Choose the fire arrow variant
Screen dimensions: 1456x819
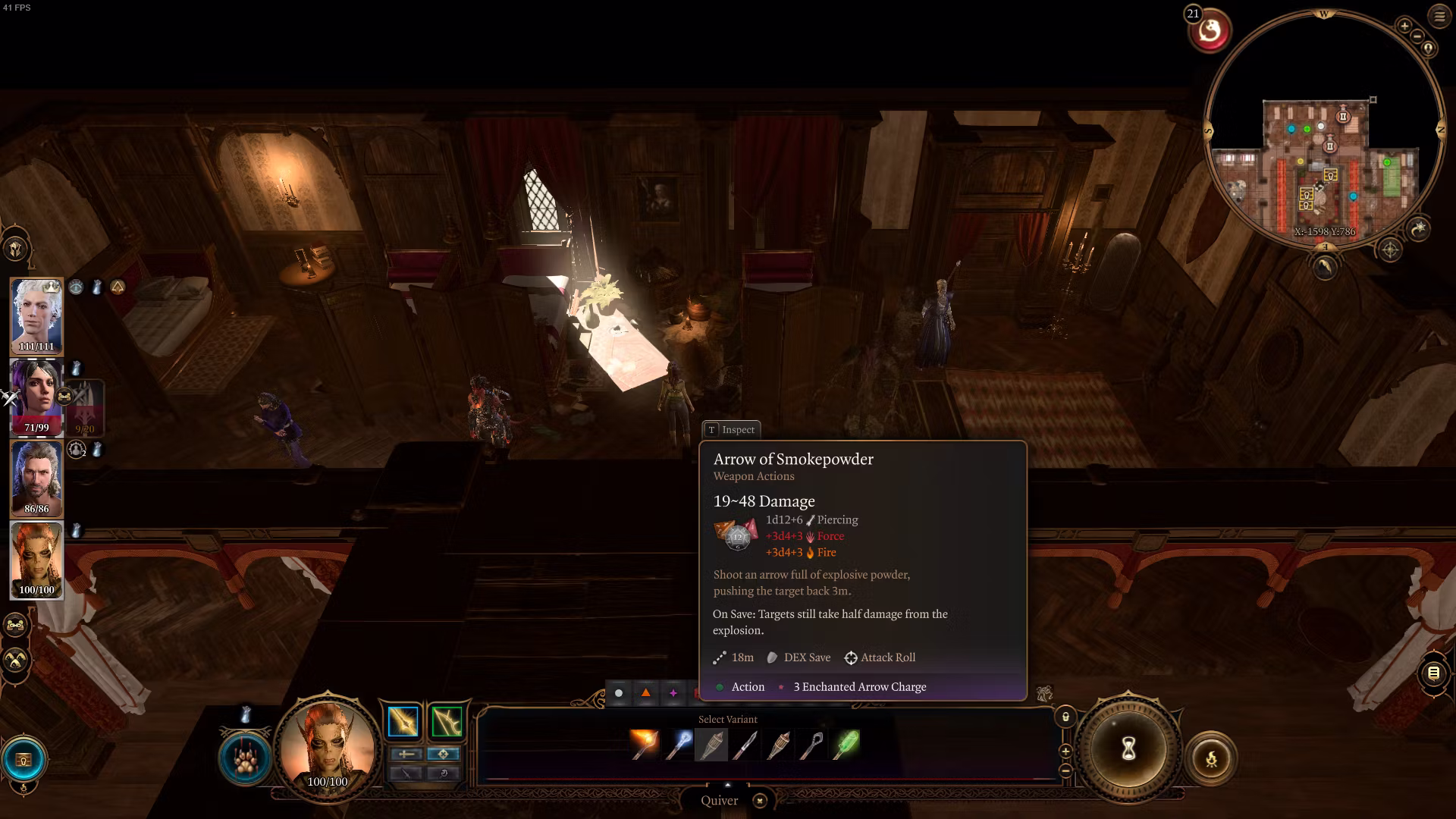(x=644, y=745)
